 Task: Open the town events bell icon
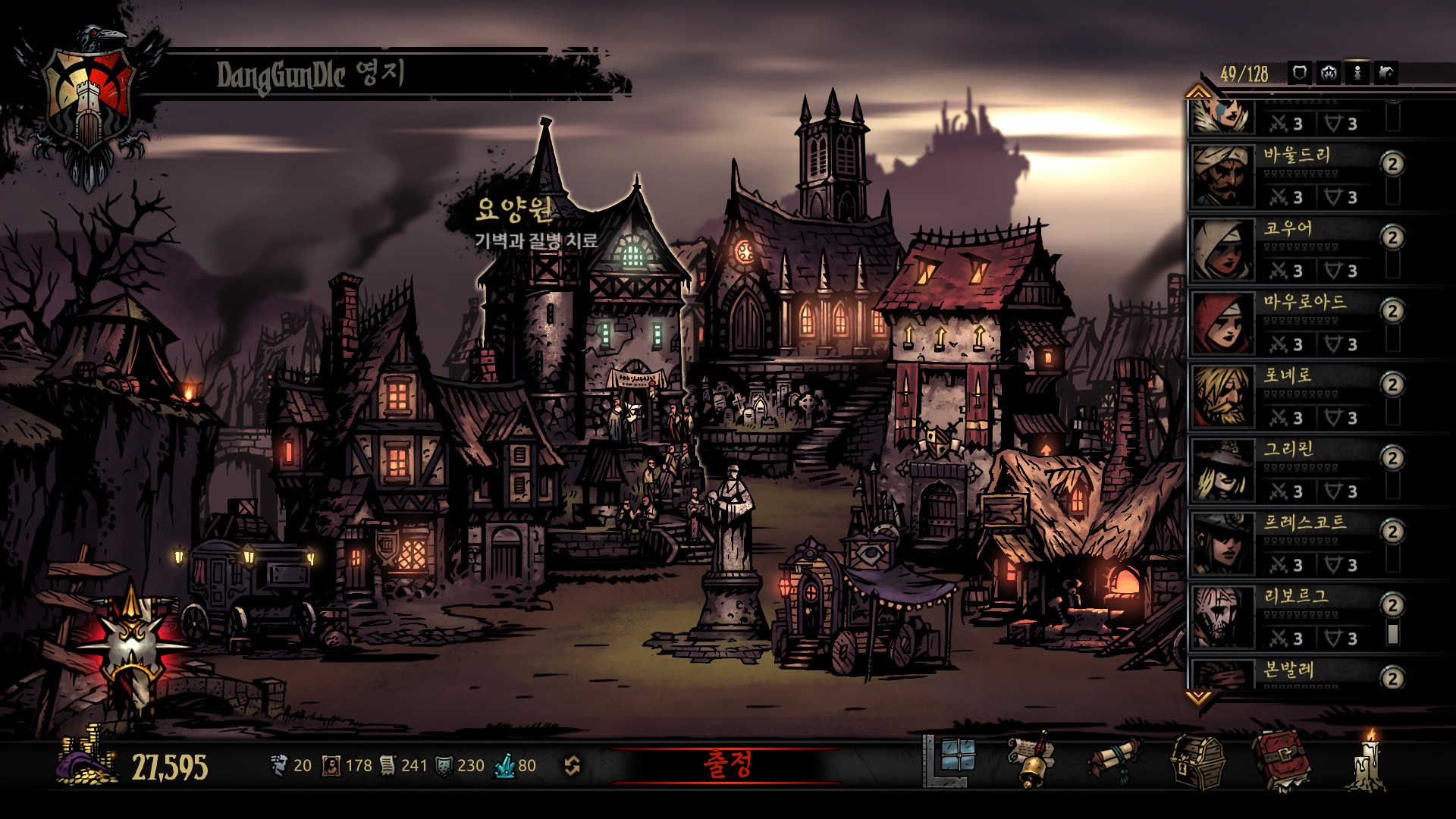[1031, 761]
